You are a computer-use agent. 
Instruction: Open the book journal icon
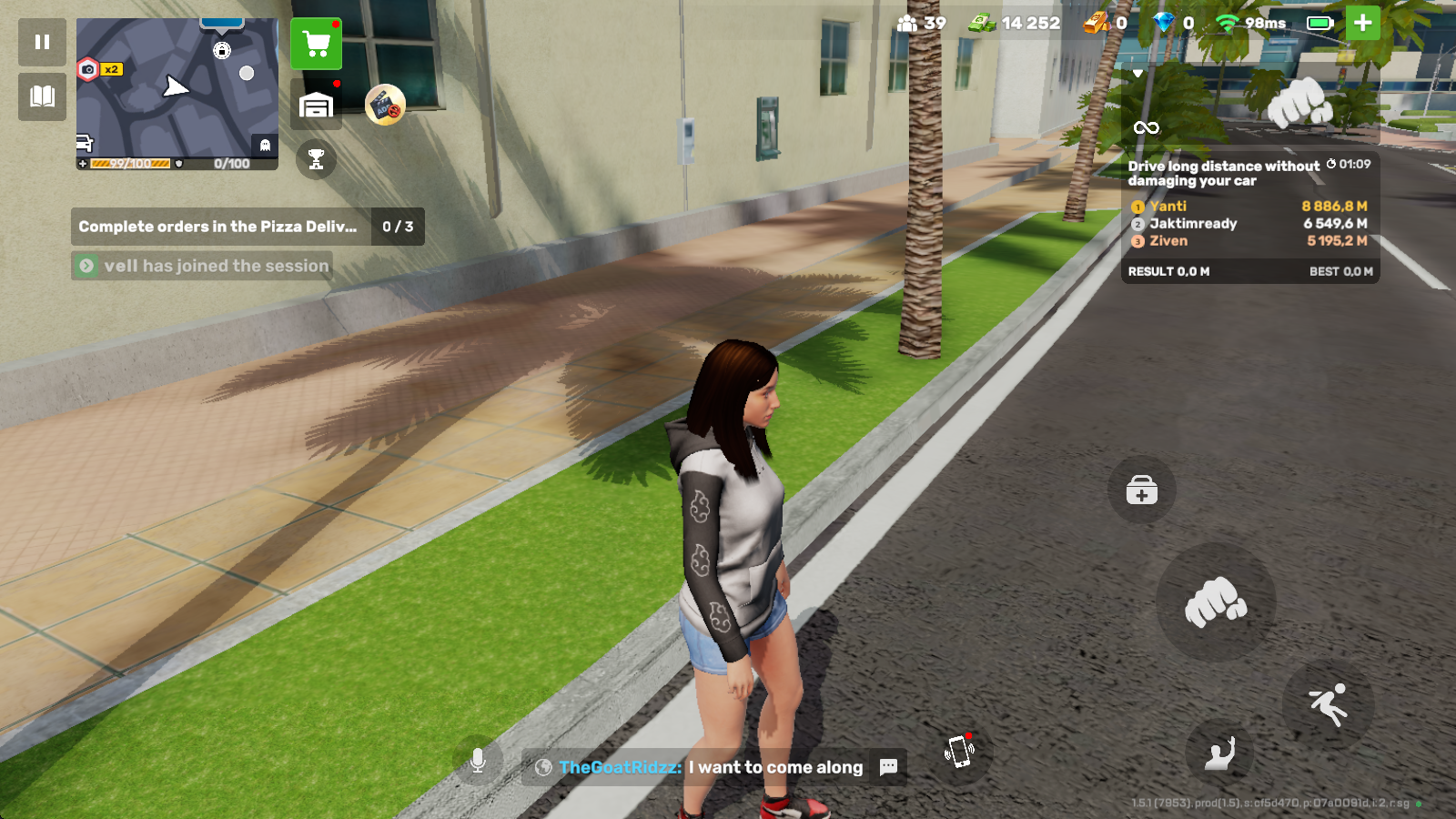[42, 96]
